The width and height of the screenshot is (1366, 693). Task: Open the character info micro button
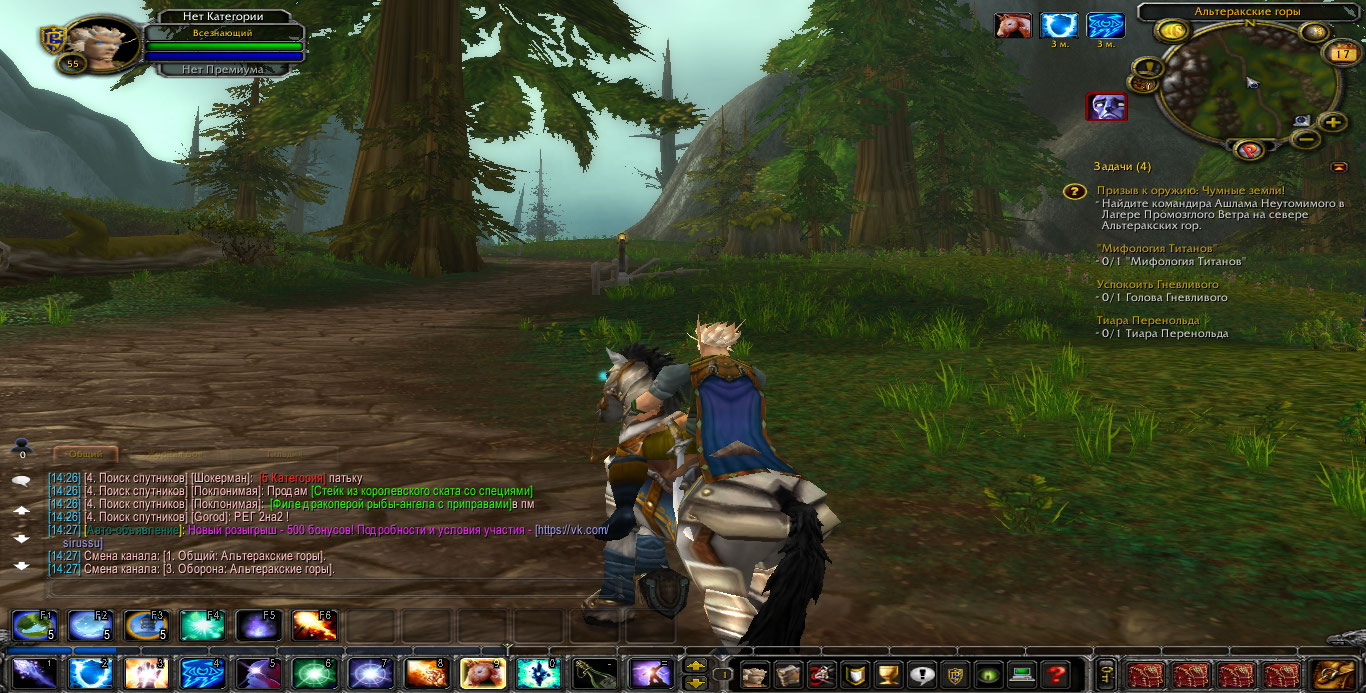pos(755,674)
